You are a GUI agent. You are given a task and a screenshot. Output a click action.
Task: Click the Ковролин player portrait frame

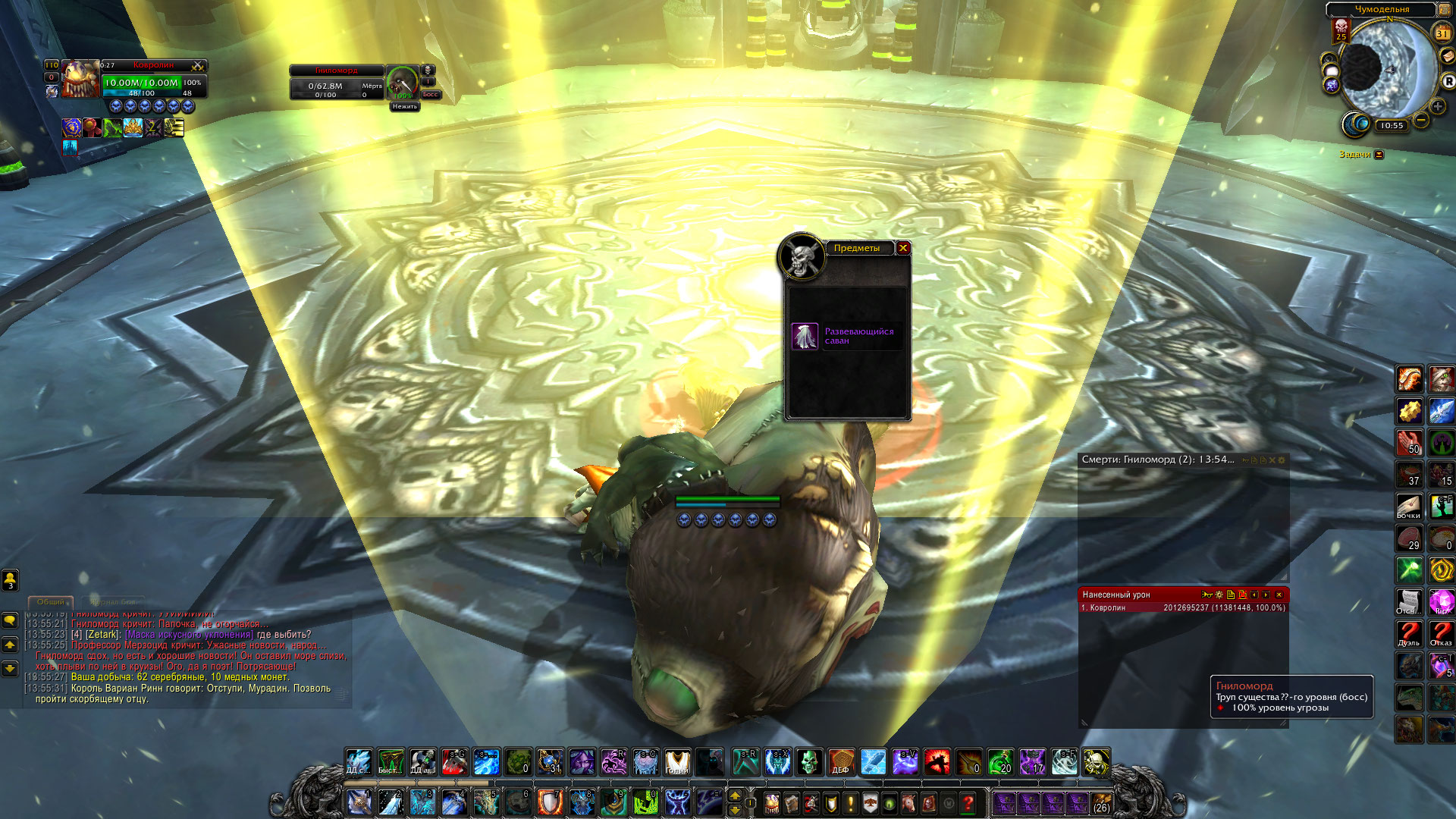80,80
